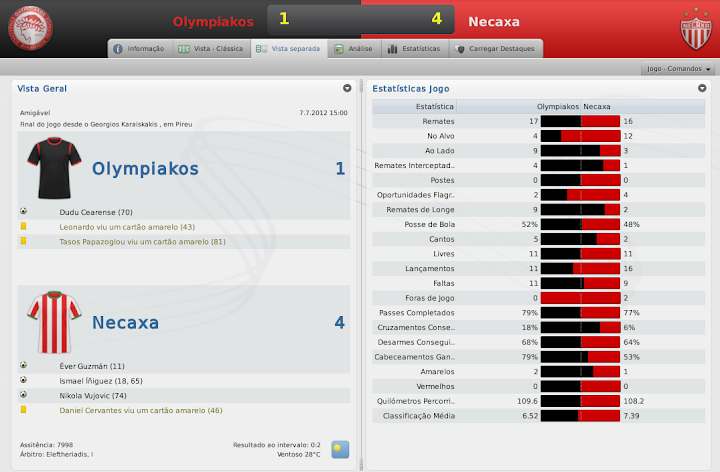Switch to Vista - Clássica tab

(x=210, y=48)
